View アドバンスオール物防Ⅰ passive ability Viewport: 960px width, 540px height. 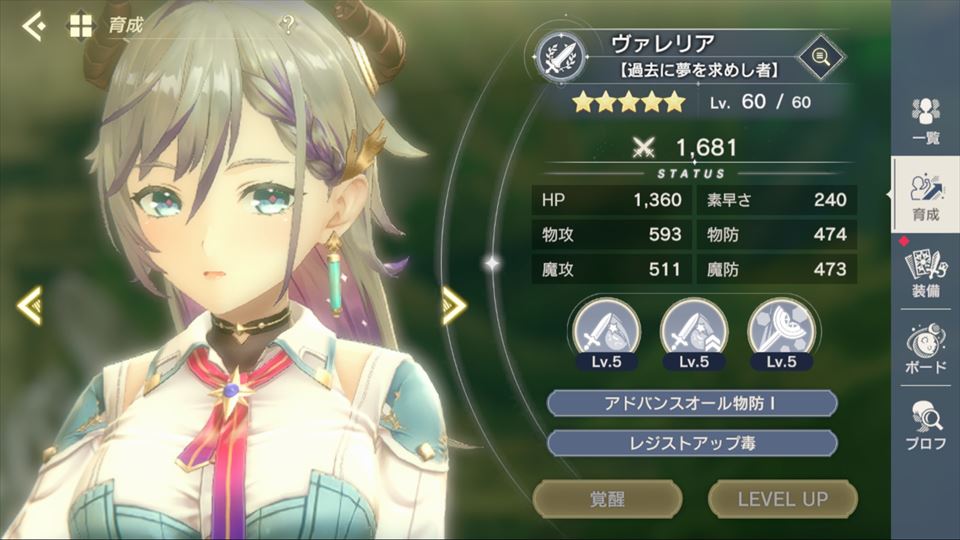692,403
